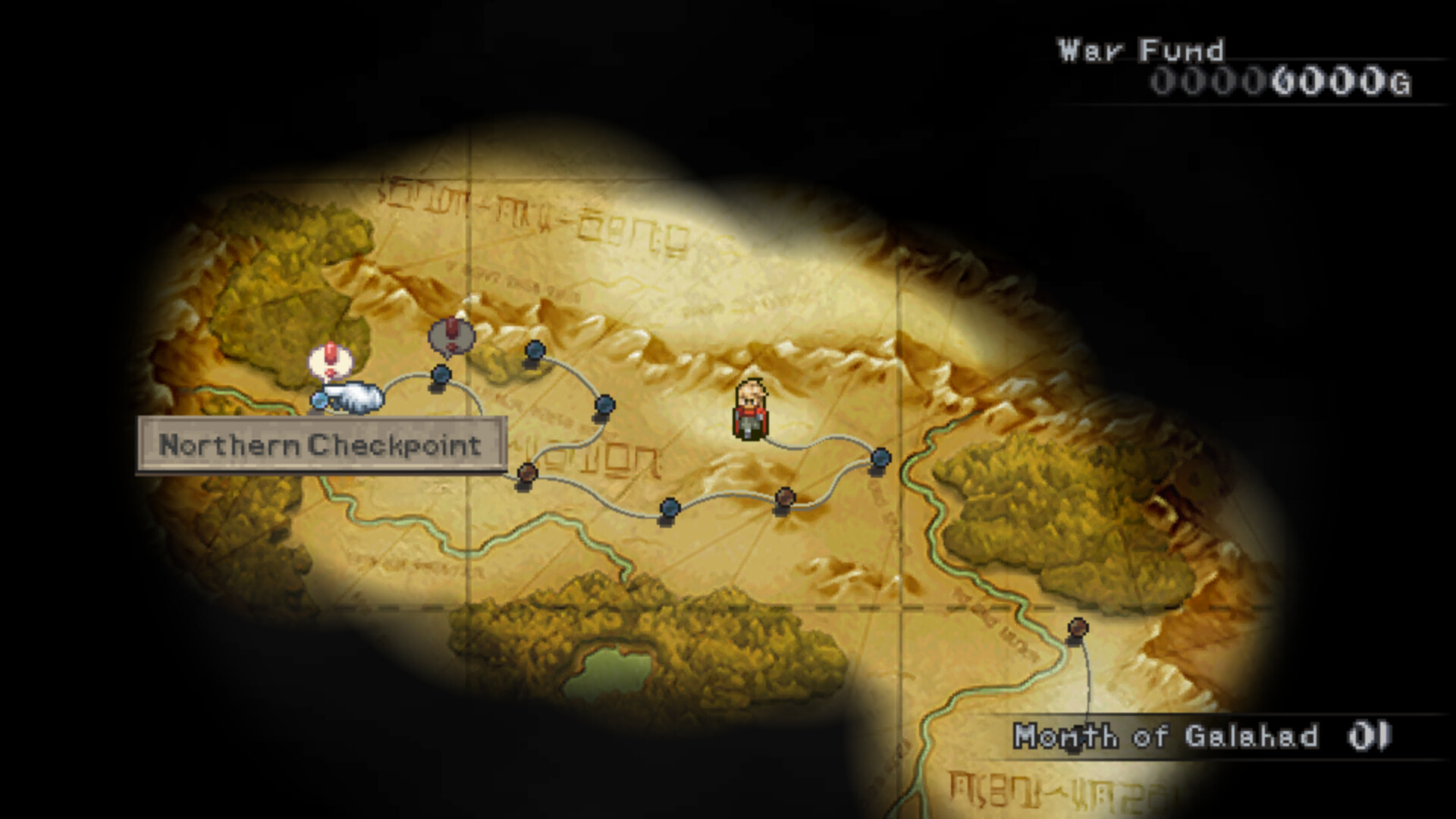This screenshot has width=1456, height=819.
Task: Select the 00006000G gold counter
Action: pyautogui.click(x=1282, y=80)
